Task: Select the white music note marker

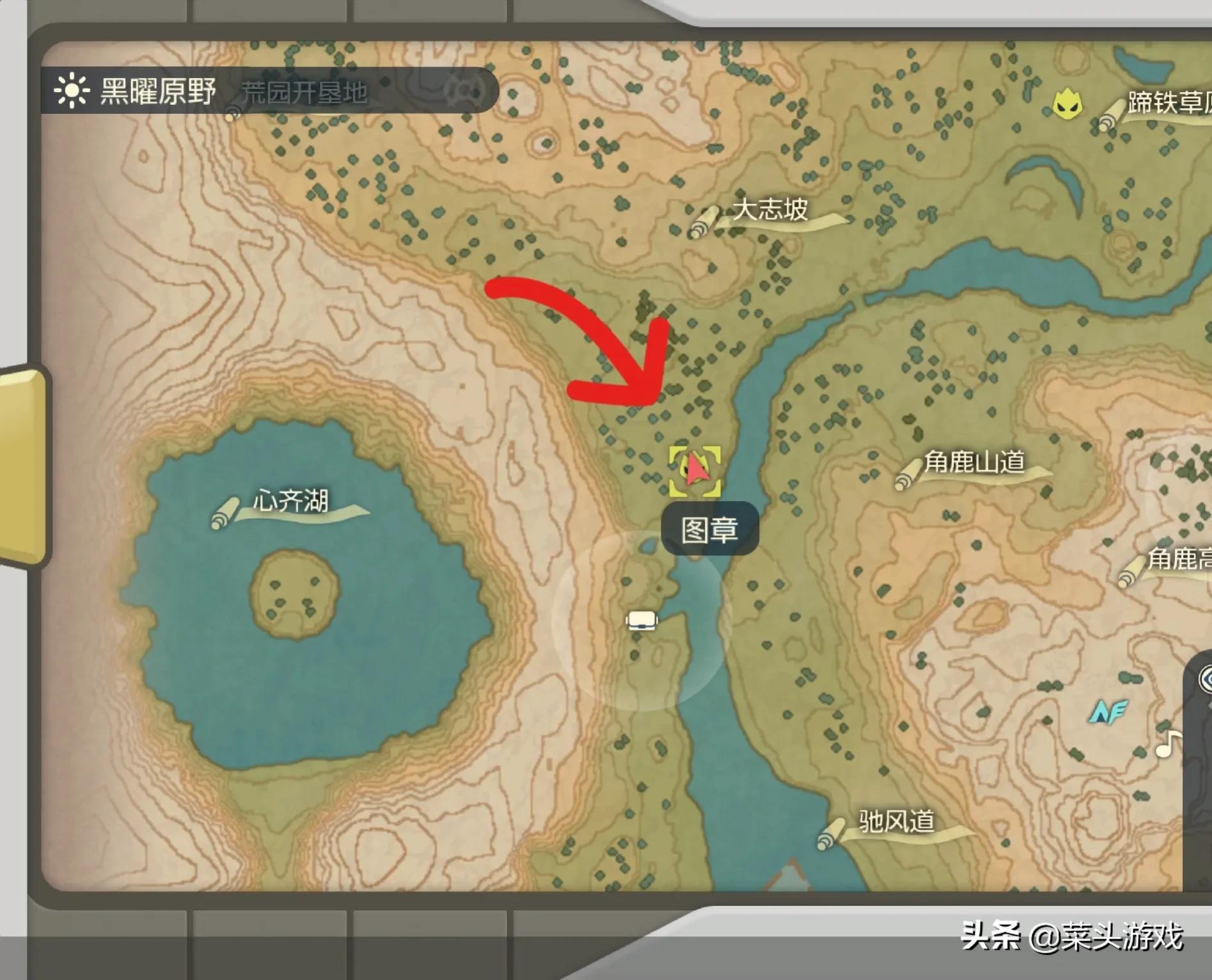Action: coord(1168,743)
